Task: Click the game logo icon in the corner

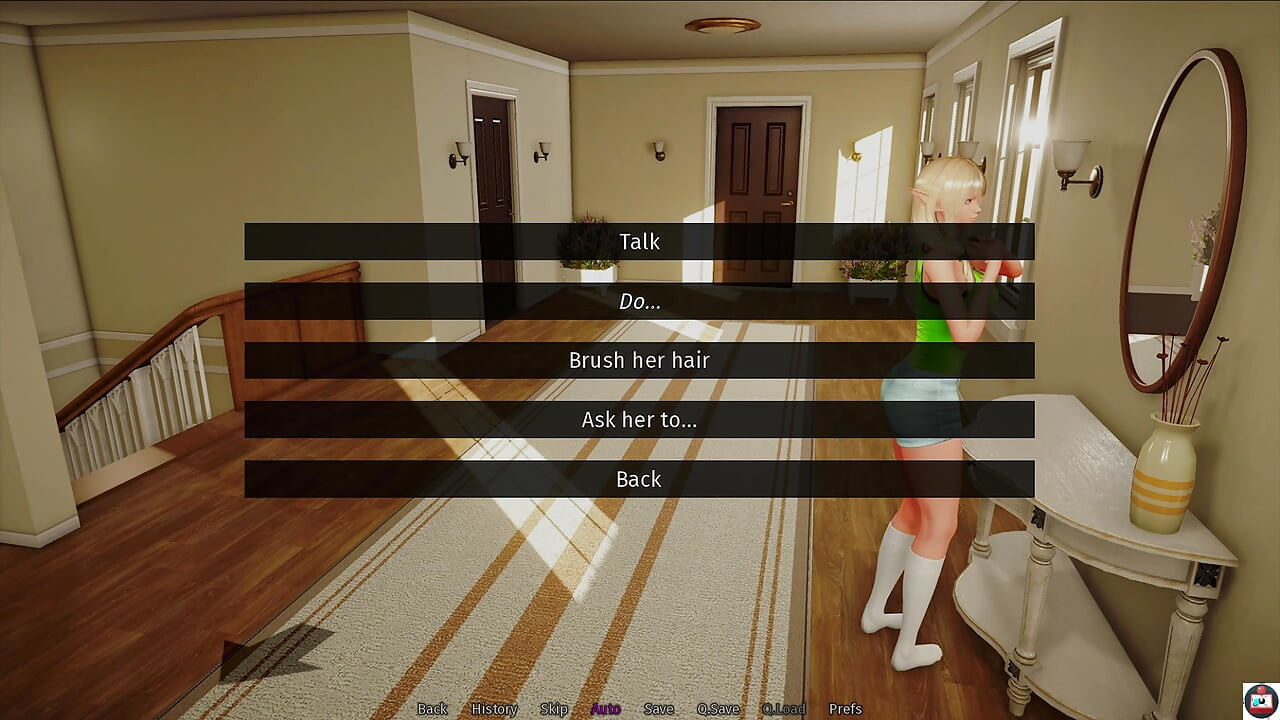Action: pos(1262,698)
